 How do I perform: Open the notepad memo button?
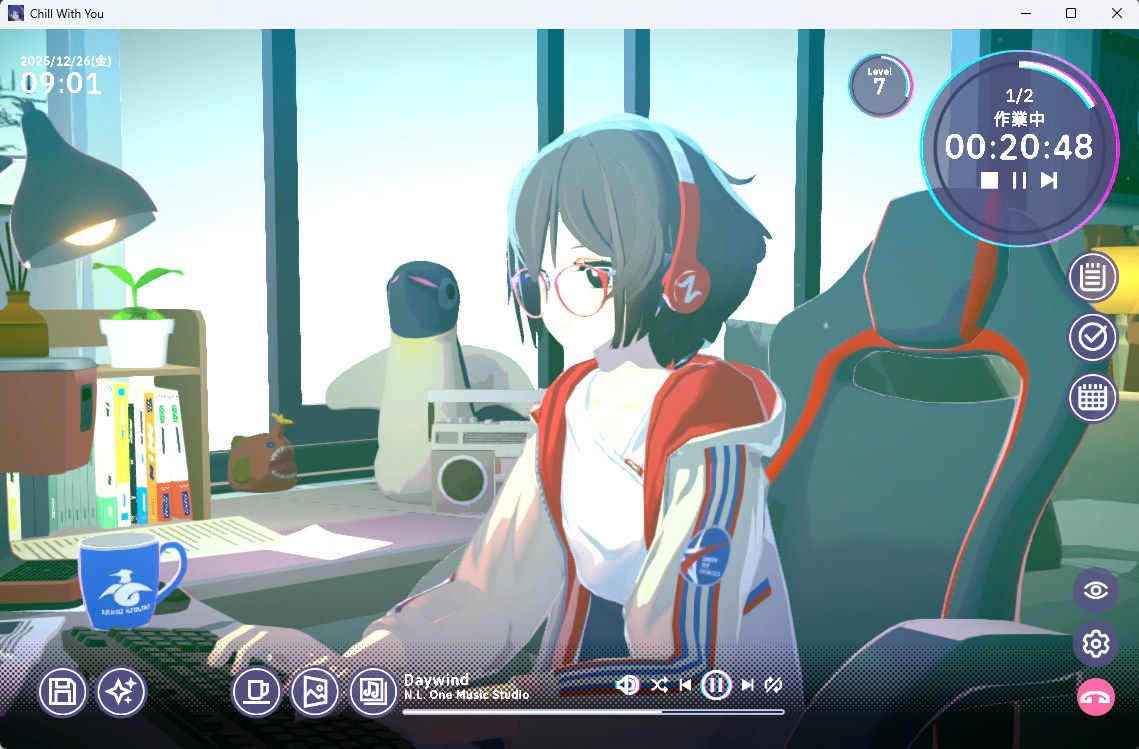(1093, 277)
